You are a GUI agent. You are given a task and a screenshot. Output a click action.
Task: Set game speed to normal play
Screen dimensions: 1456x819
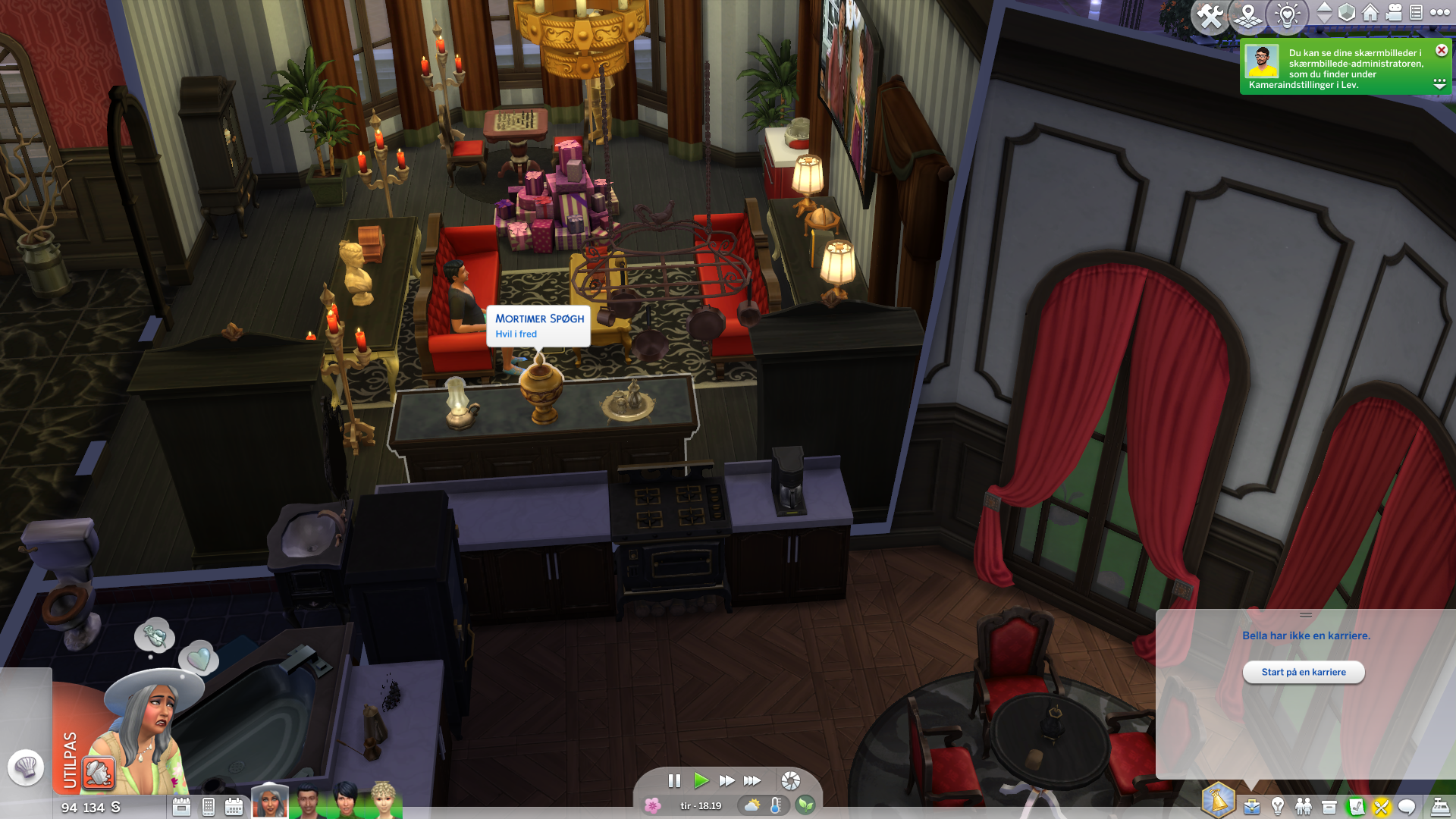click(701, 780)
